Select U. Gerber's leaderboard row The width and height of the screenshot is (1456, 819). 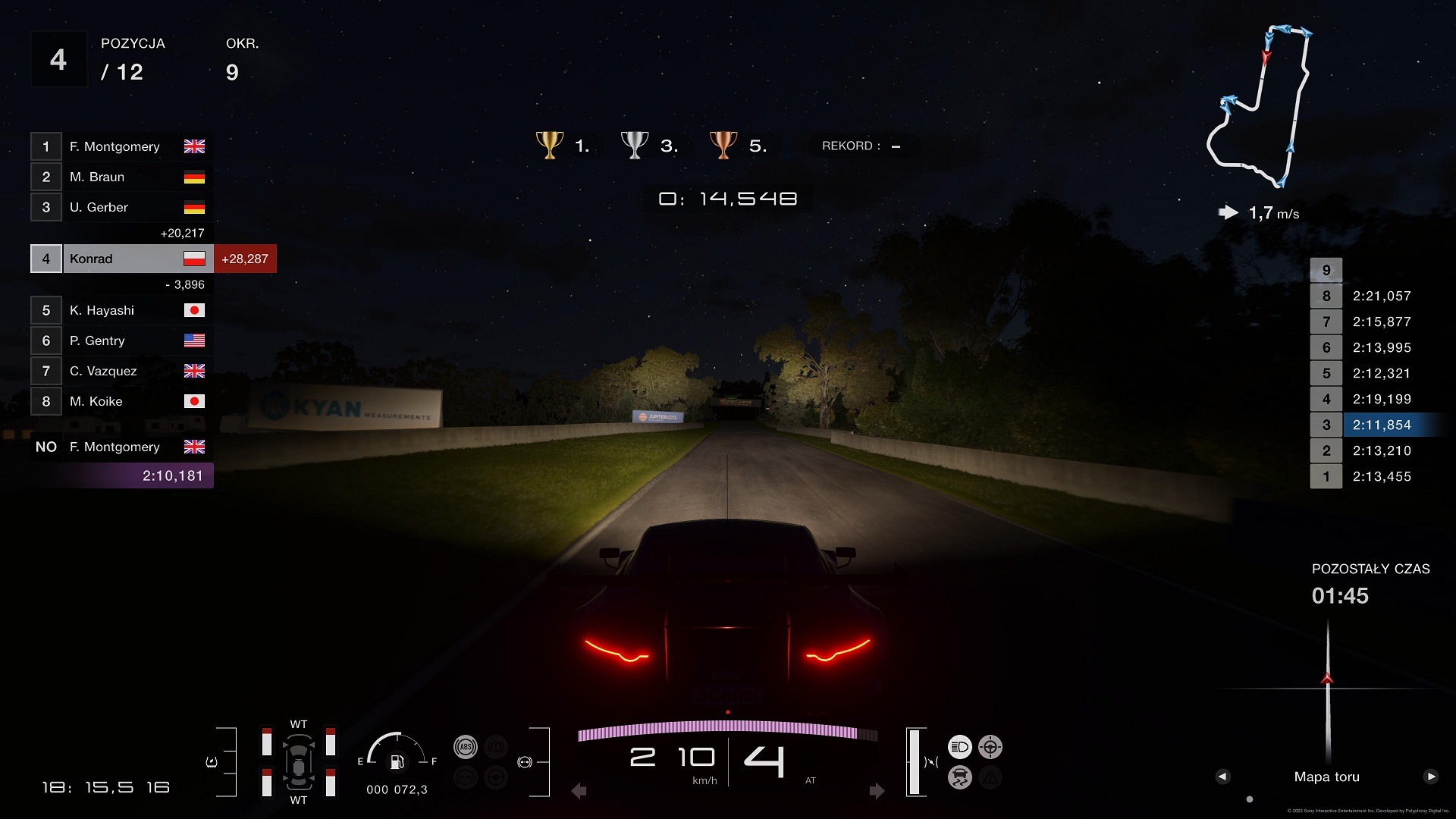pos(121,207)
